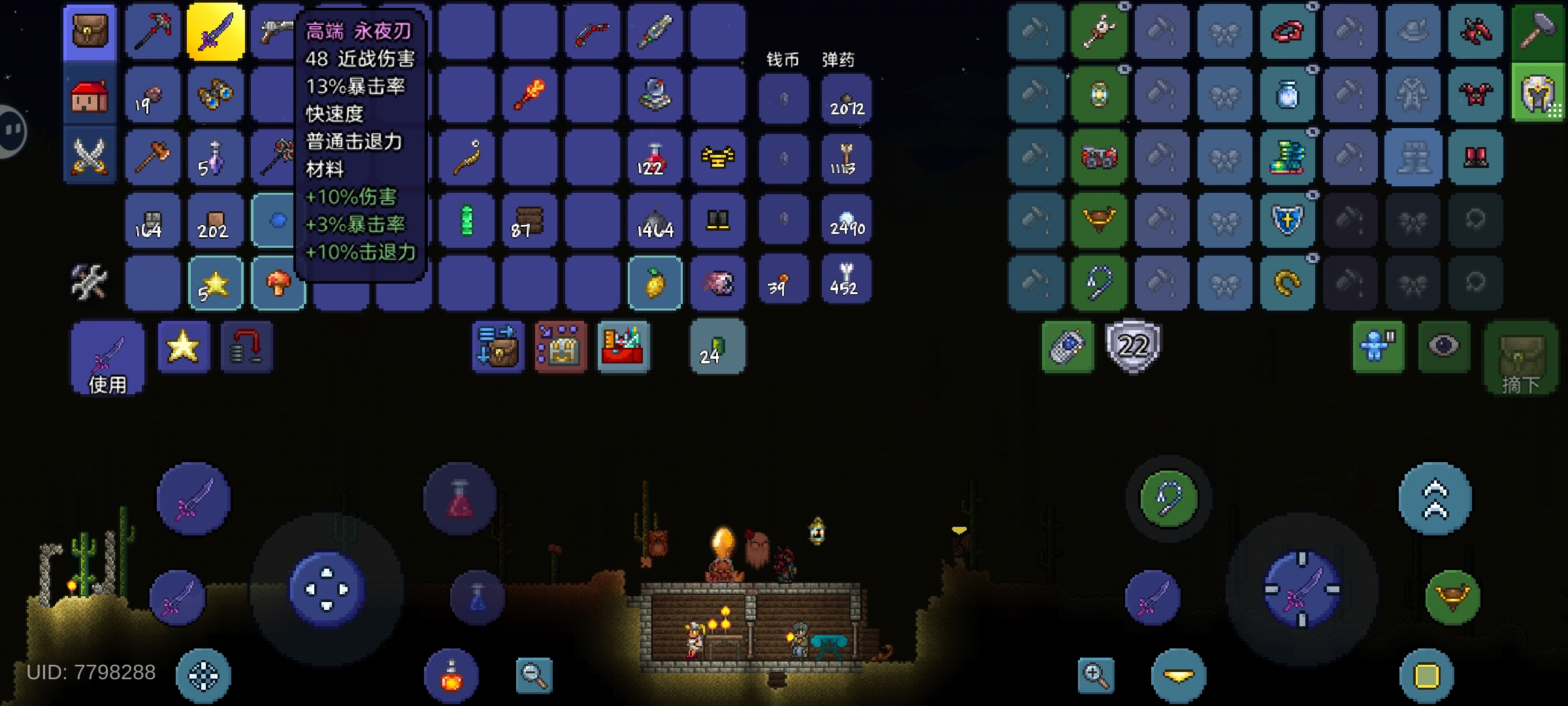Zoom in with the plus magnifier
Image resolution: width=1568 pixels, height=706 pixels.
coord(1096,675)
